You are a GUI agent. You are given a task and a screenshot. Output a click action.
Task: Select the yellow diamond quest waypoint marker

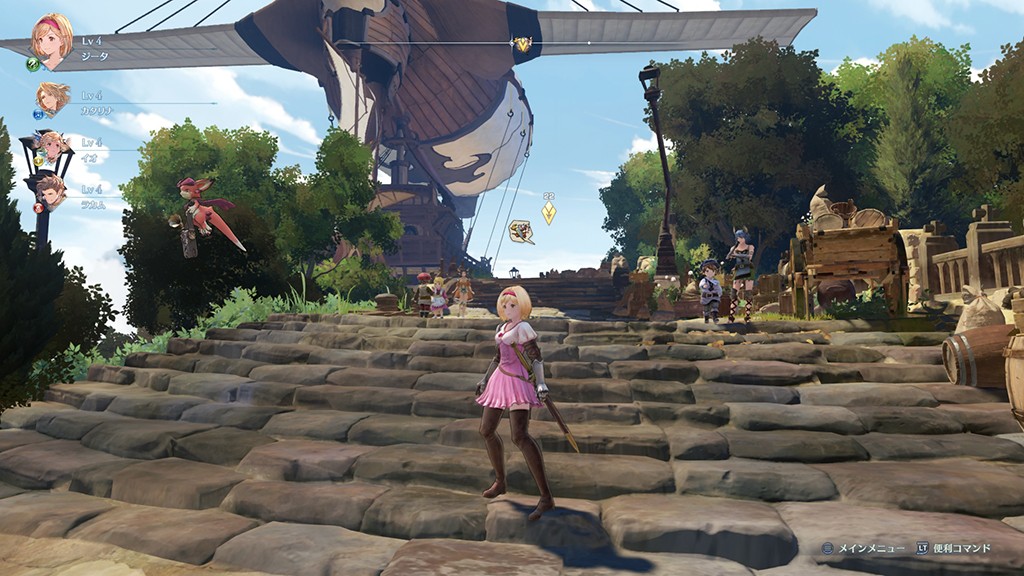tap(548, 213)
